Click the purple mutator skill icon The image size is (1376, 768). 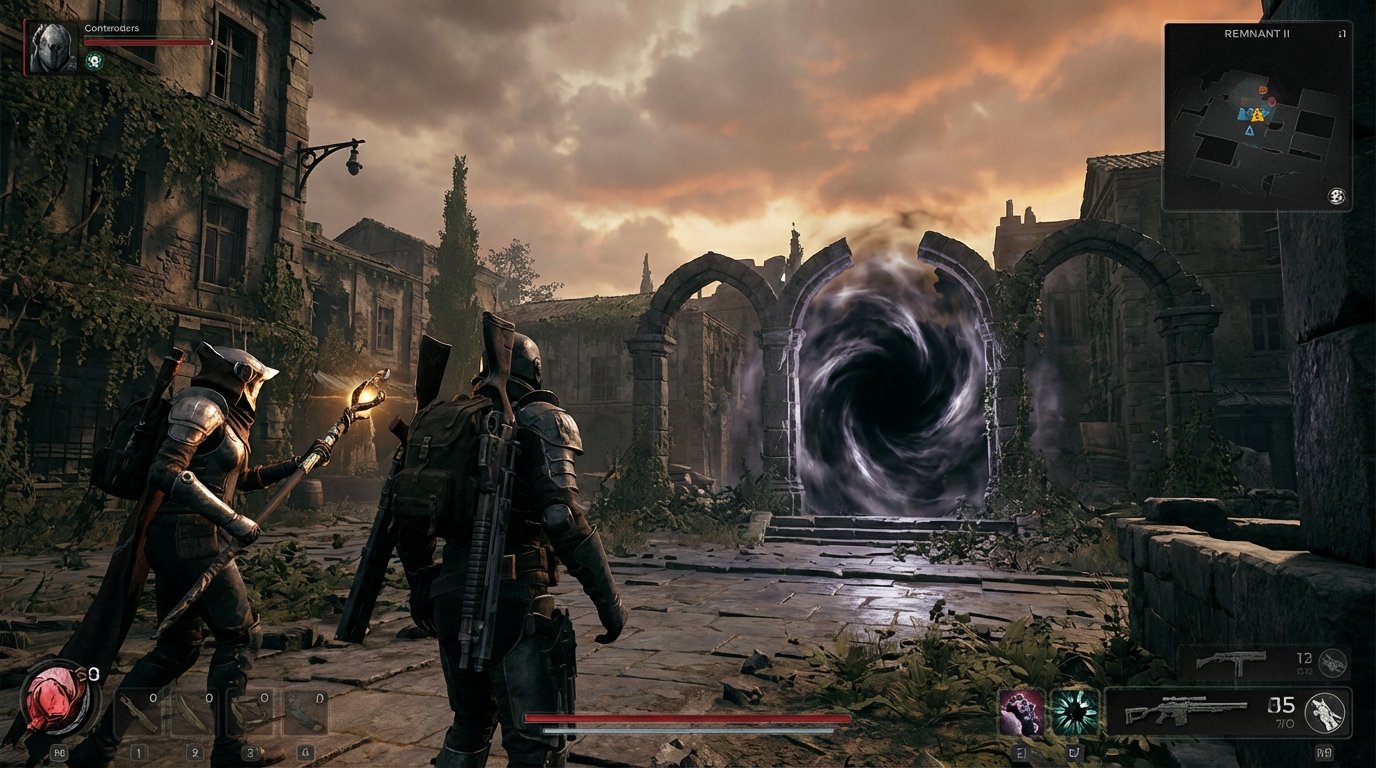click(1021, 713)
